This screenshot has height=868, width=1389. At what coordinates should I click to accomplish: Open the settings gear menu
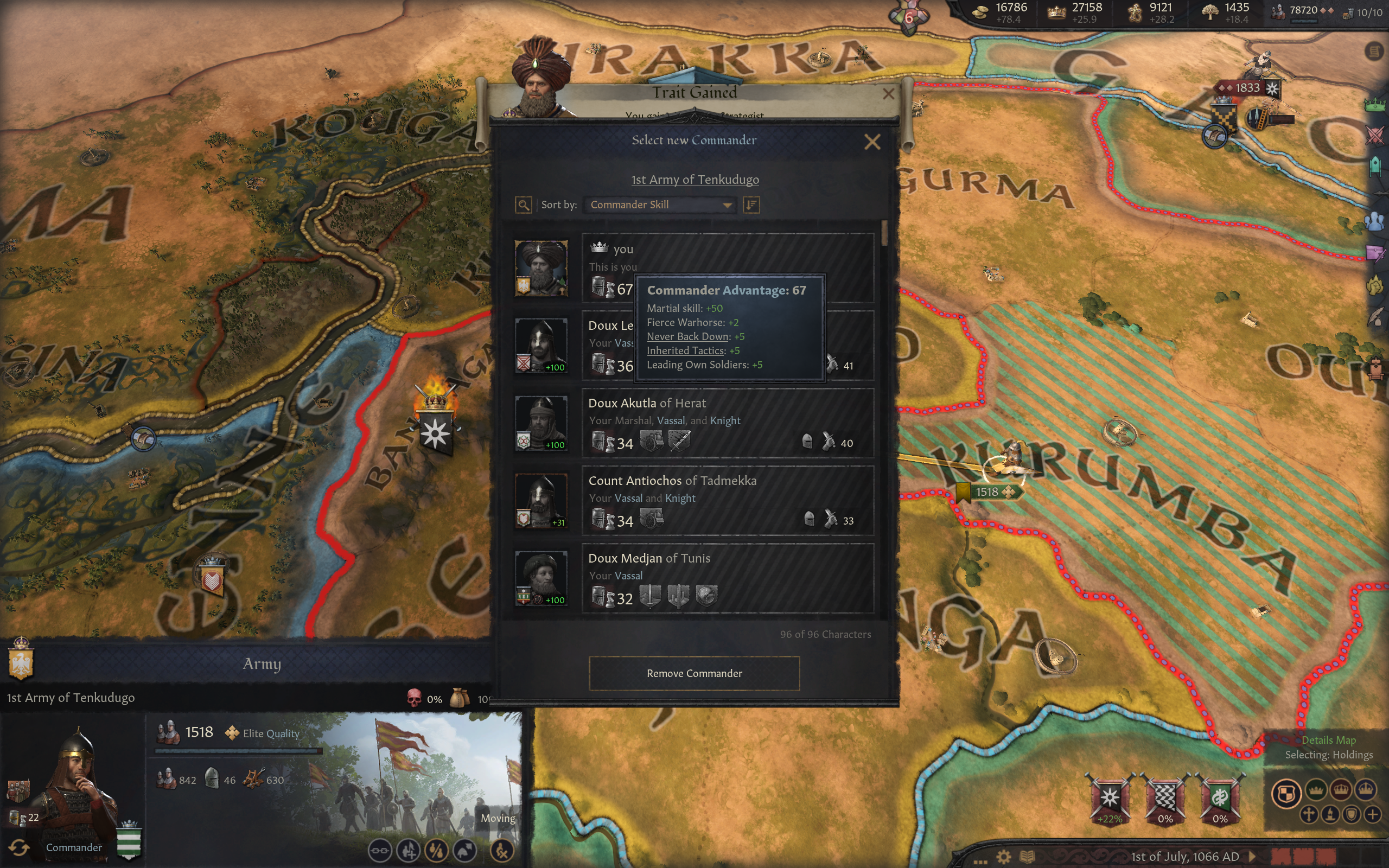1003,857
